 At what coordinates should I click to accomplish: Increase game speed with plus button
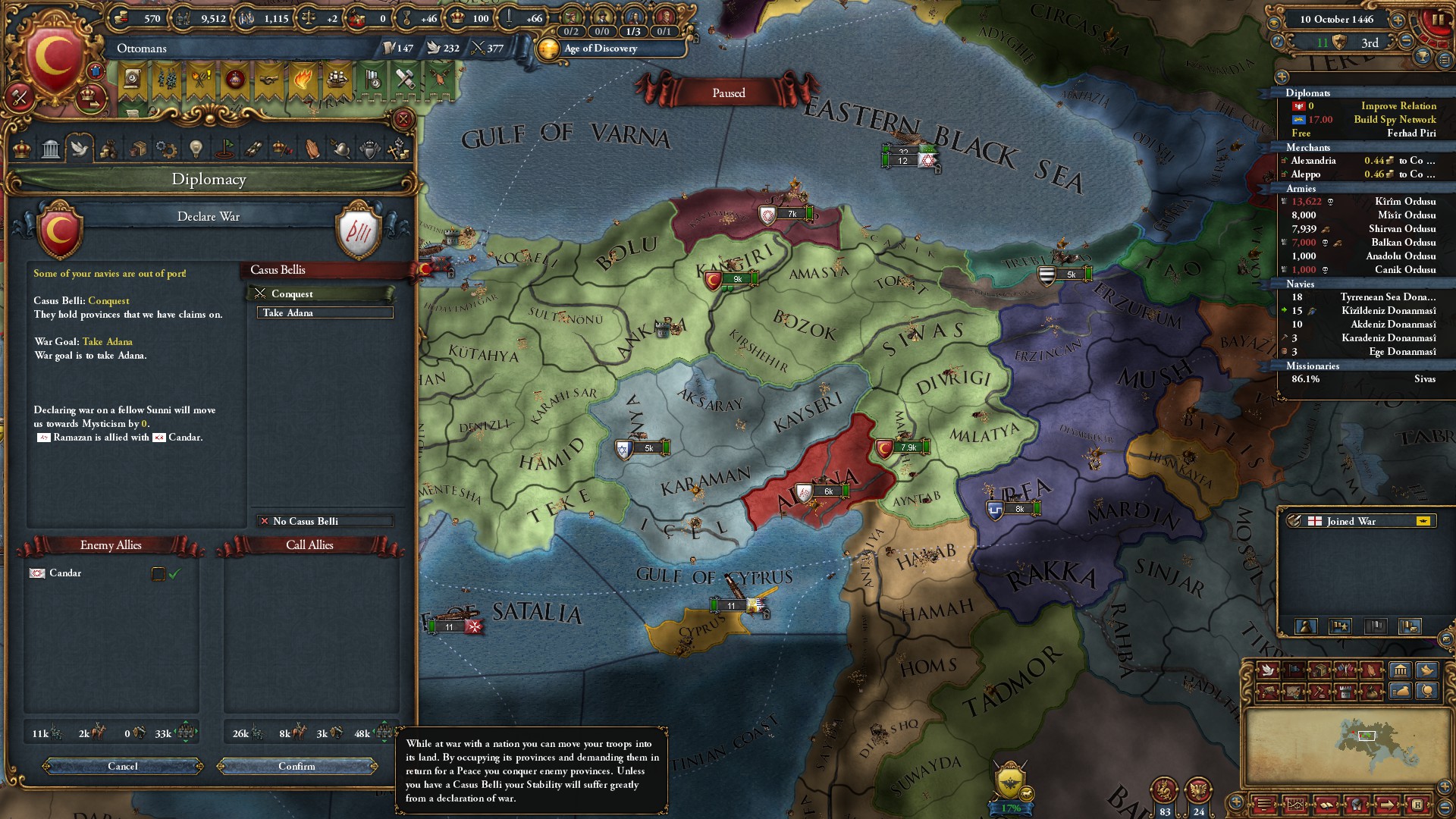[1398, 20]
